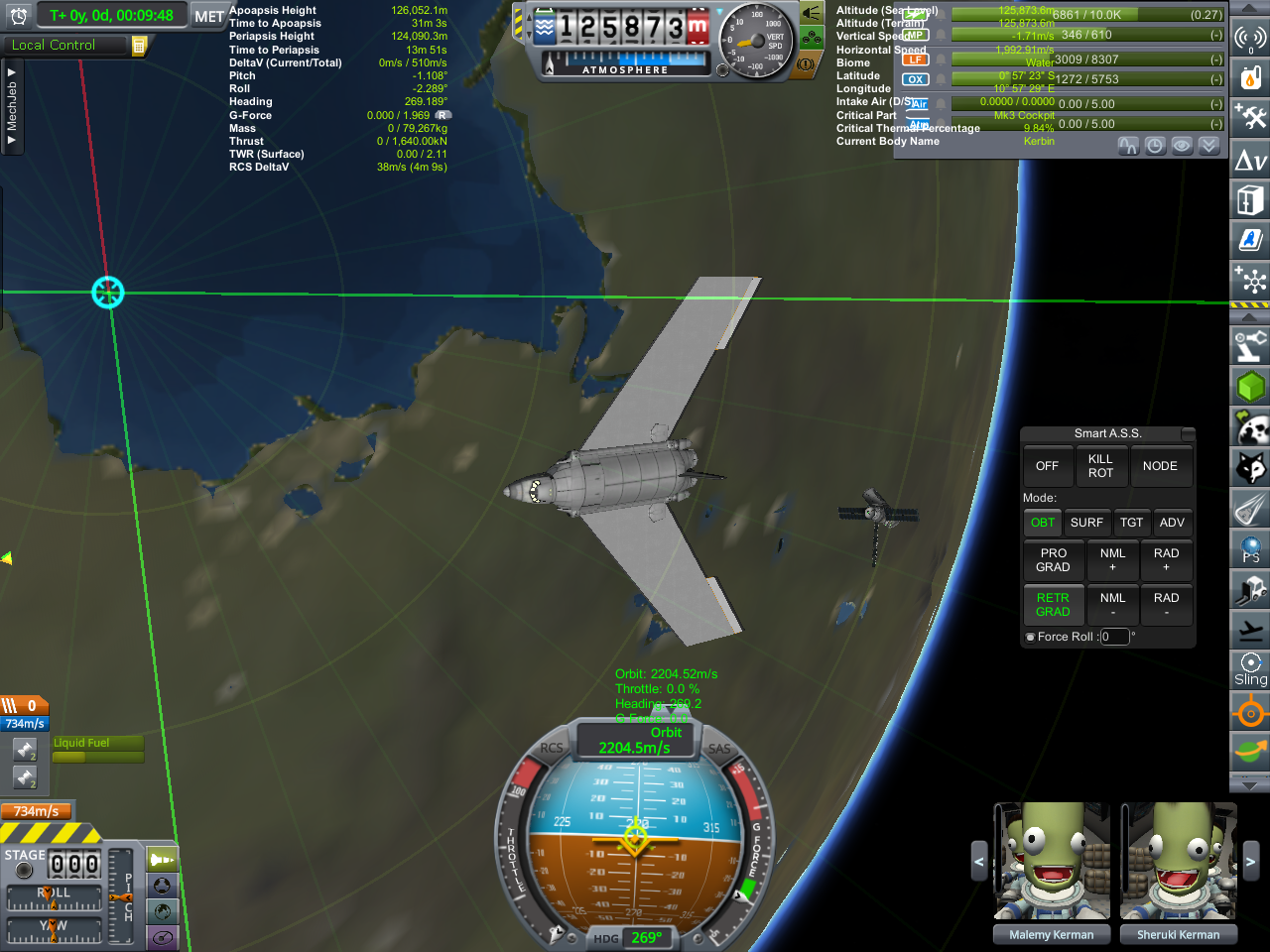This screenshot has width=1270, height=952.
Task: Select Sherukl Kerman's portrait
Action: click(x=1179, y=861)
